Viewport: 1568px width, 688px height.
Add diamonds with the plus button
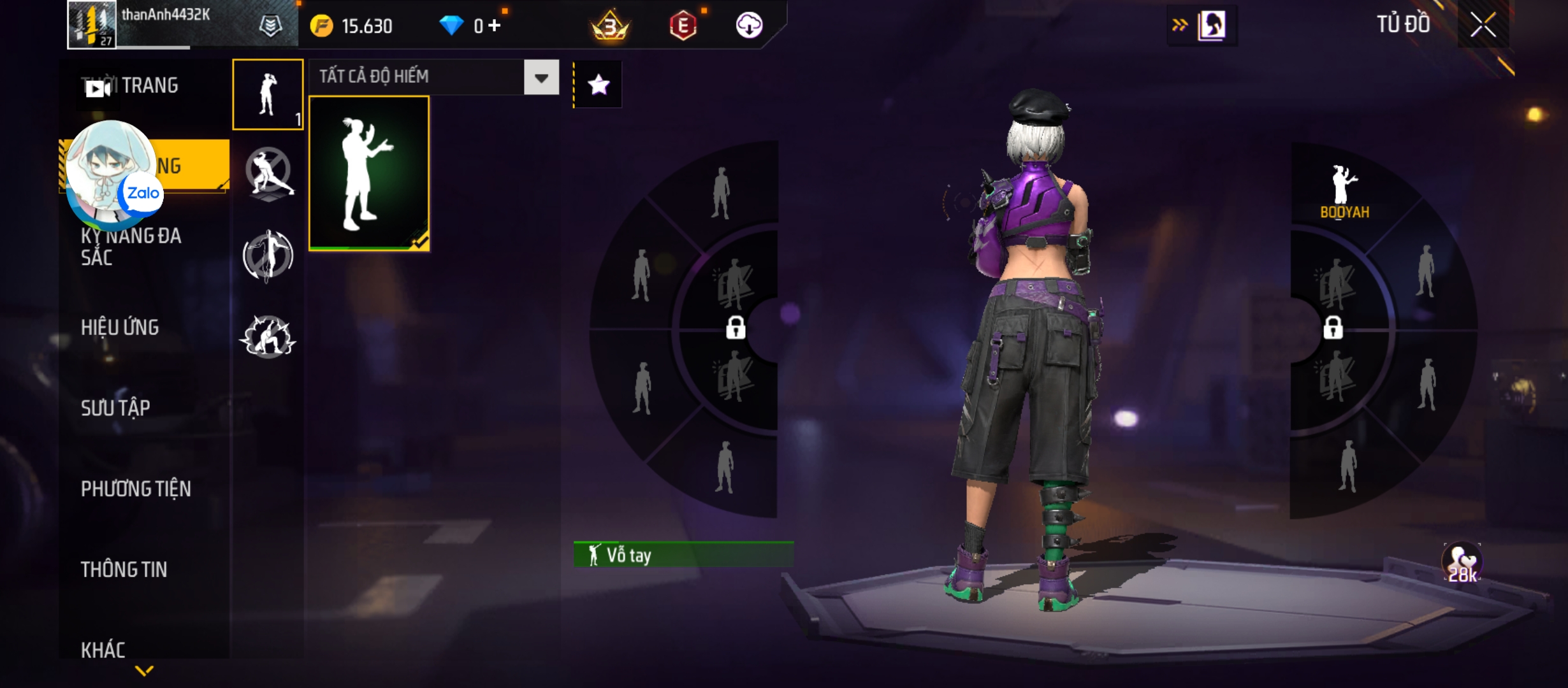pyautogui.click(x=495, y=25)
